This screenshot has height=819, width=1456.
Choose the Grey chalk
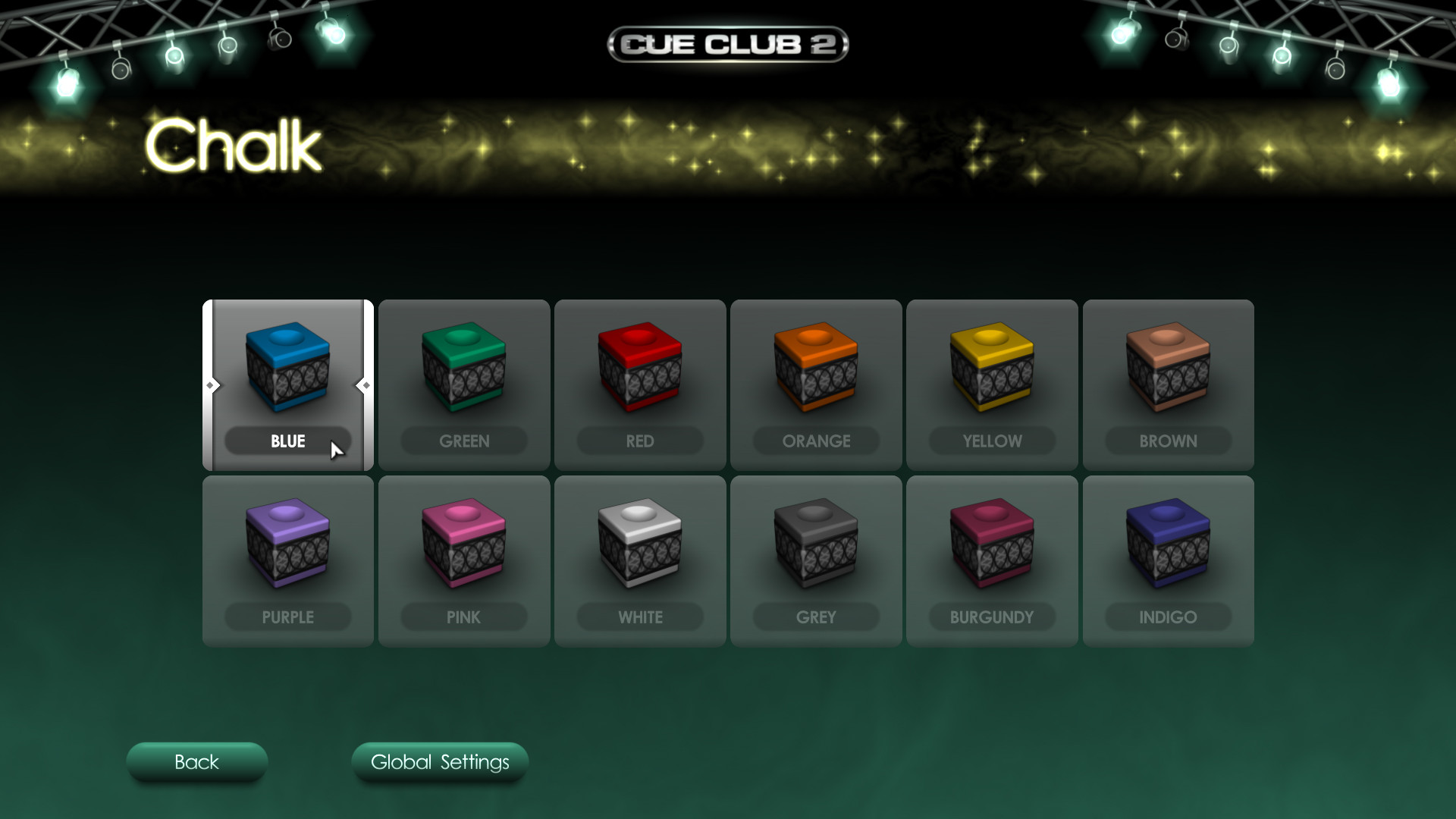[815, 548]
